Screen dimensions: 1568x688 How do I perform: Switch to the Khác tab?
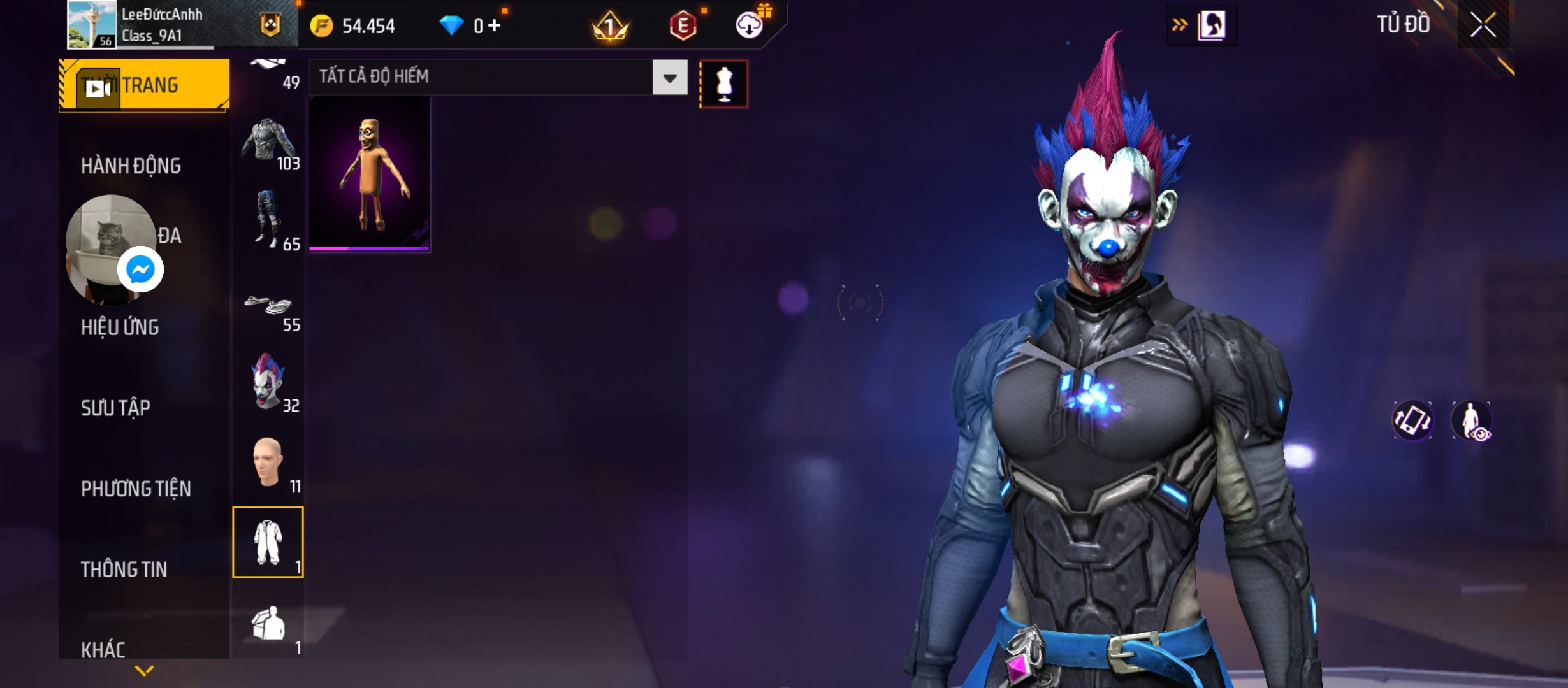point(103,649)
